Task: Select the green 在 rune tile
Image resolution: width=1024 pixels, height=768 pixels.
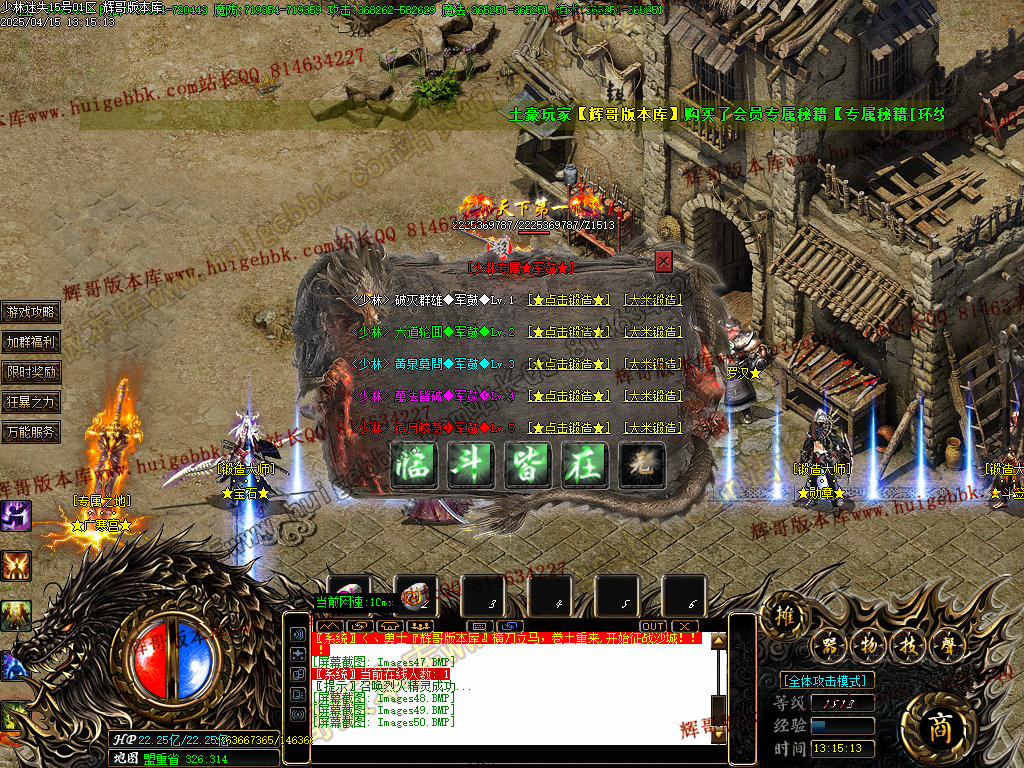Action: pyautogui.click(x=584, y=465)
